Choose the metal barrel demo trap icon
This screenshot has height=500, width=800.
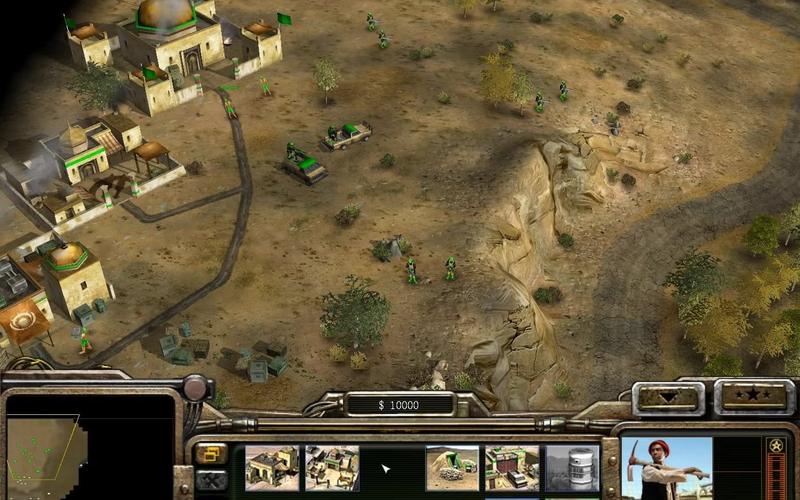click(571, 467)
